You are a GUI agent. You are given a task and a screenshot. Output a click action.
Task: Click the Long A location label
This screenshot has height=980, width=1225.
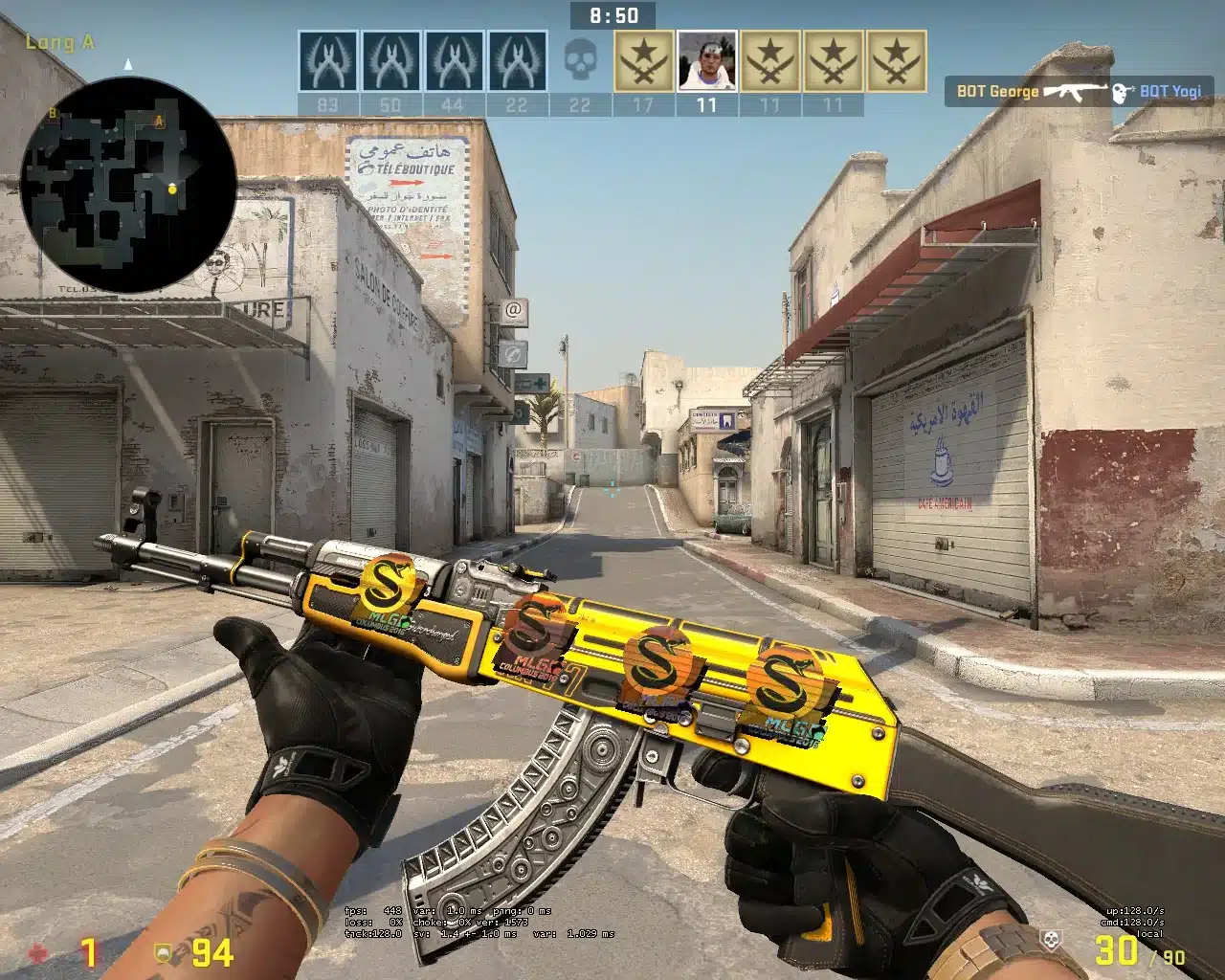(59, 41)
